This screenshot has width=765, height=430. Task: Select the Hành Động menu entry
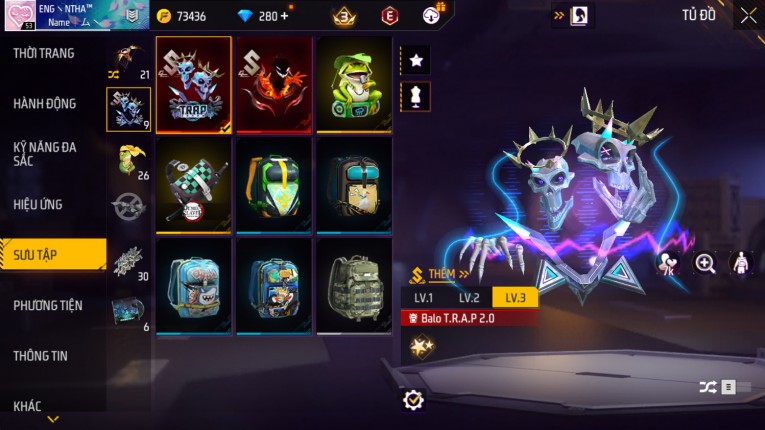pos(46,103)
